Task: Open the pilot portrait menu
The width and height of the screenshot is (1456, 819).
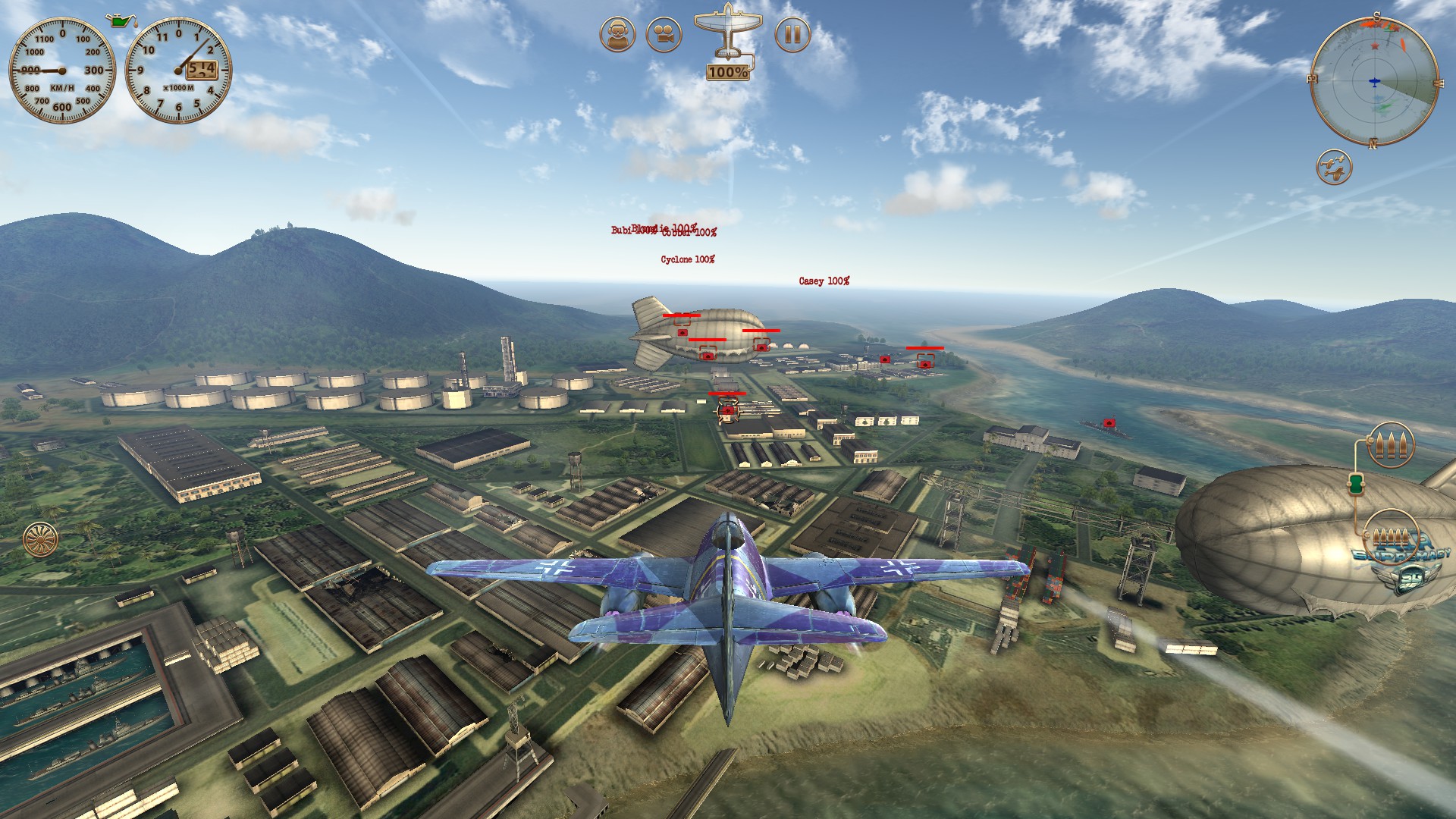Action: pos(617,35)
